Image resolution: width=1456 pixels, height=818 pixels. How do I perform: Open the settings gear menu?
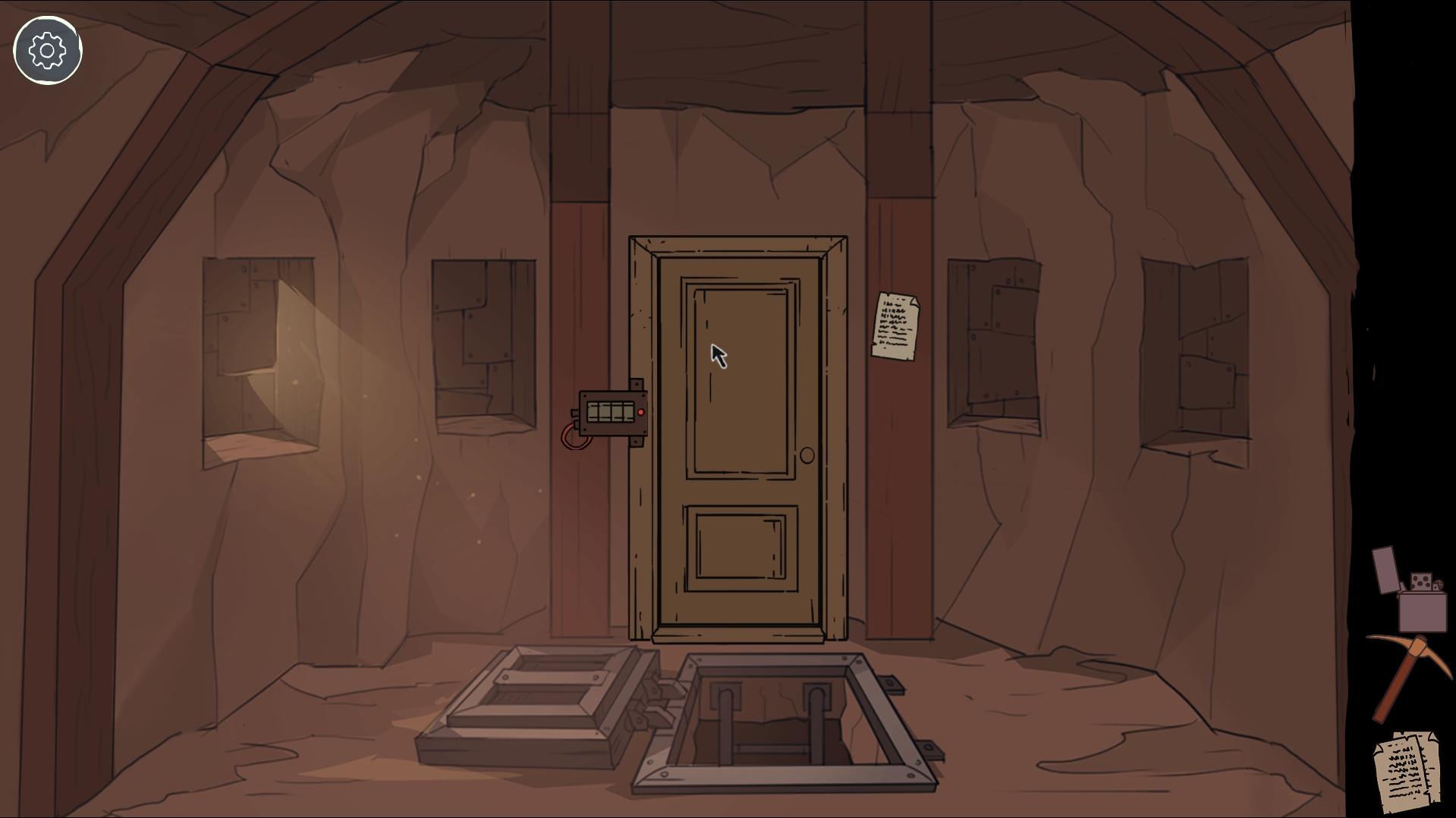(47, 50)
